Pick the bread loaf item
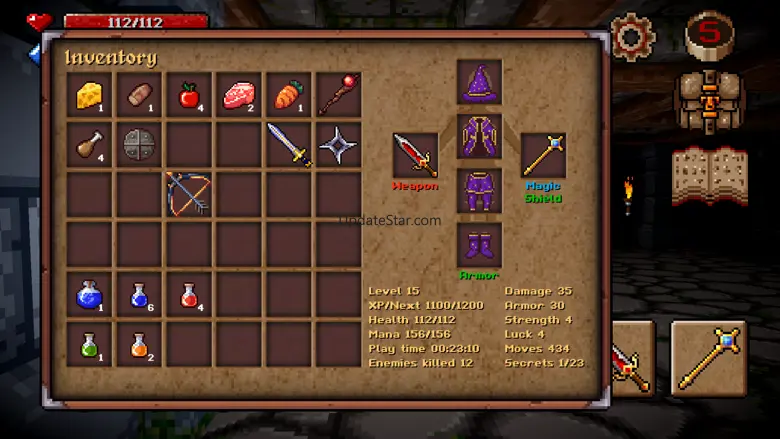 pyautogui.click(x=139, y=94)
